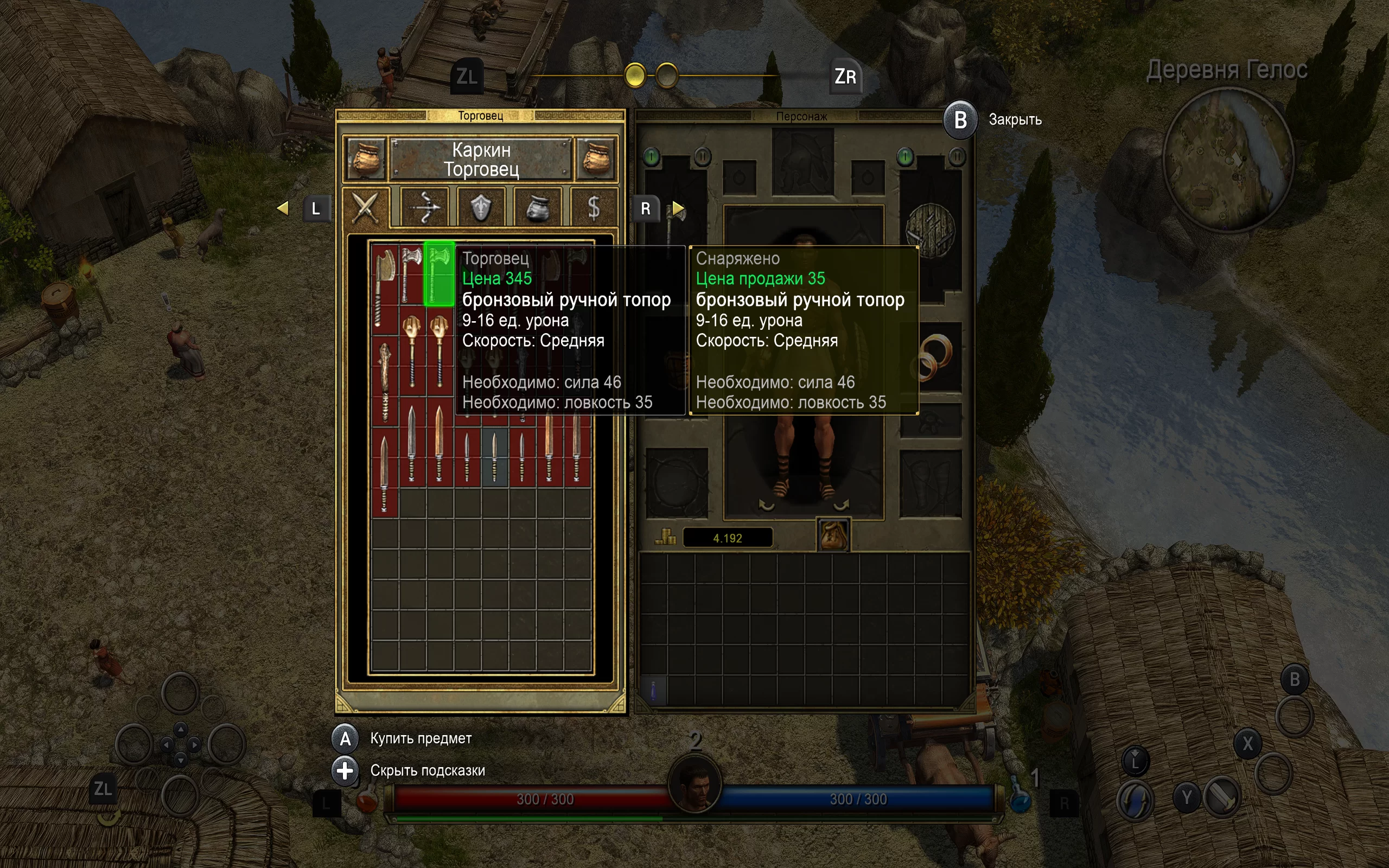Choose the grey-tinted dagger in merchant stock
This screenshot has width=1389, height=868.
click(494, 456)
